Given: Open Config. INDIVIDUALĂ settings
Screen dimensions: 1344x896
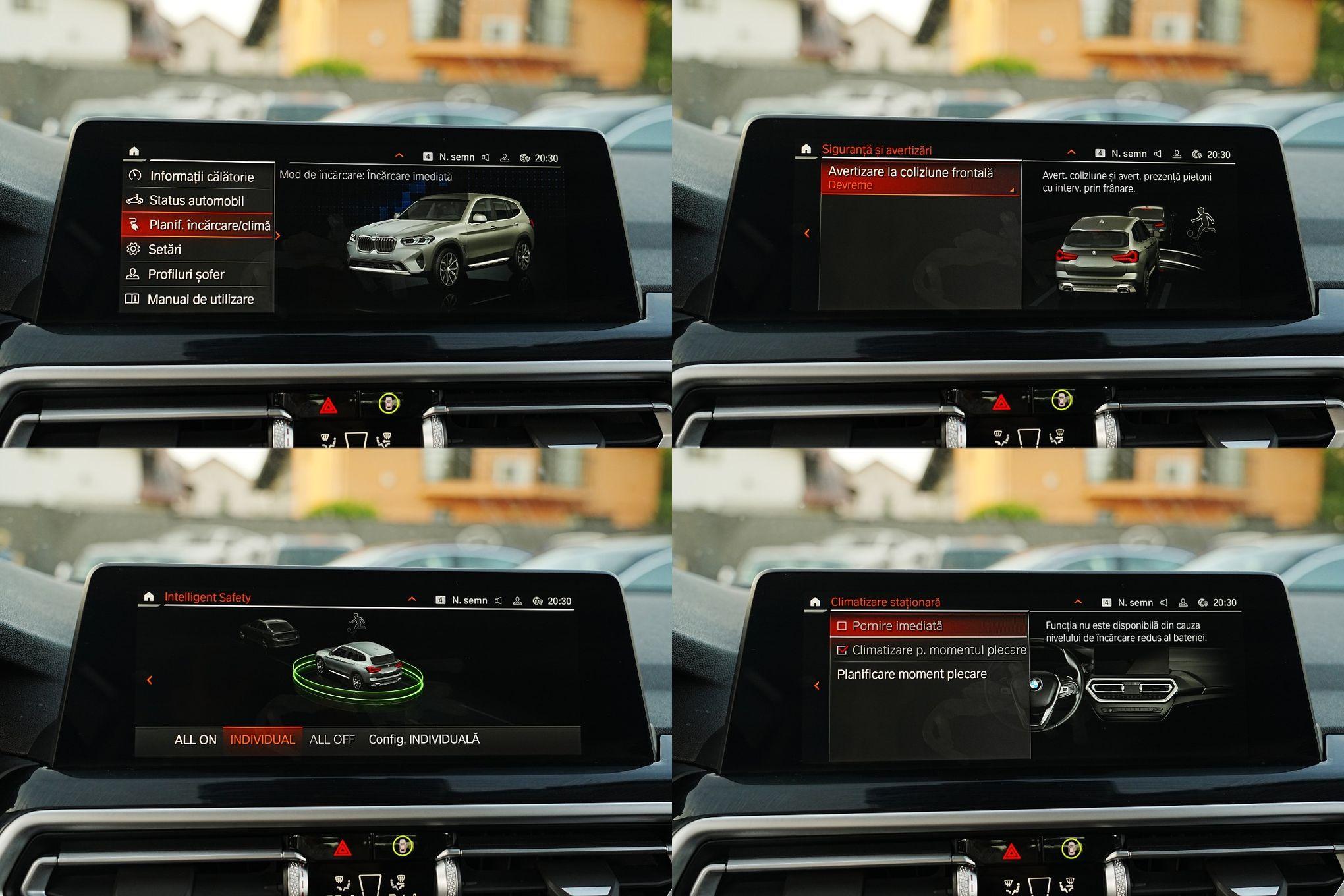Looking at the screenshot, I should point(424,740).
